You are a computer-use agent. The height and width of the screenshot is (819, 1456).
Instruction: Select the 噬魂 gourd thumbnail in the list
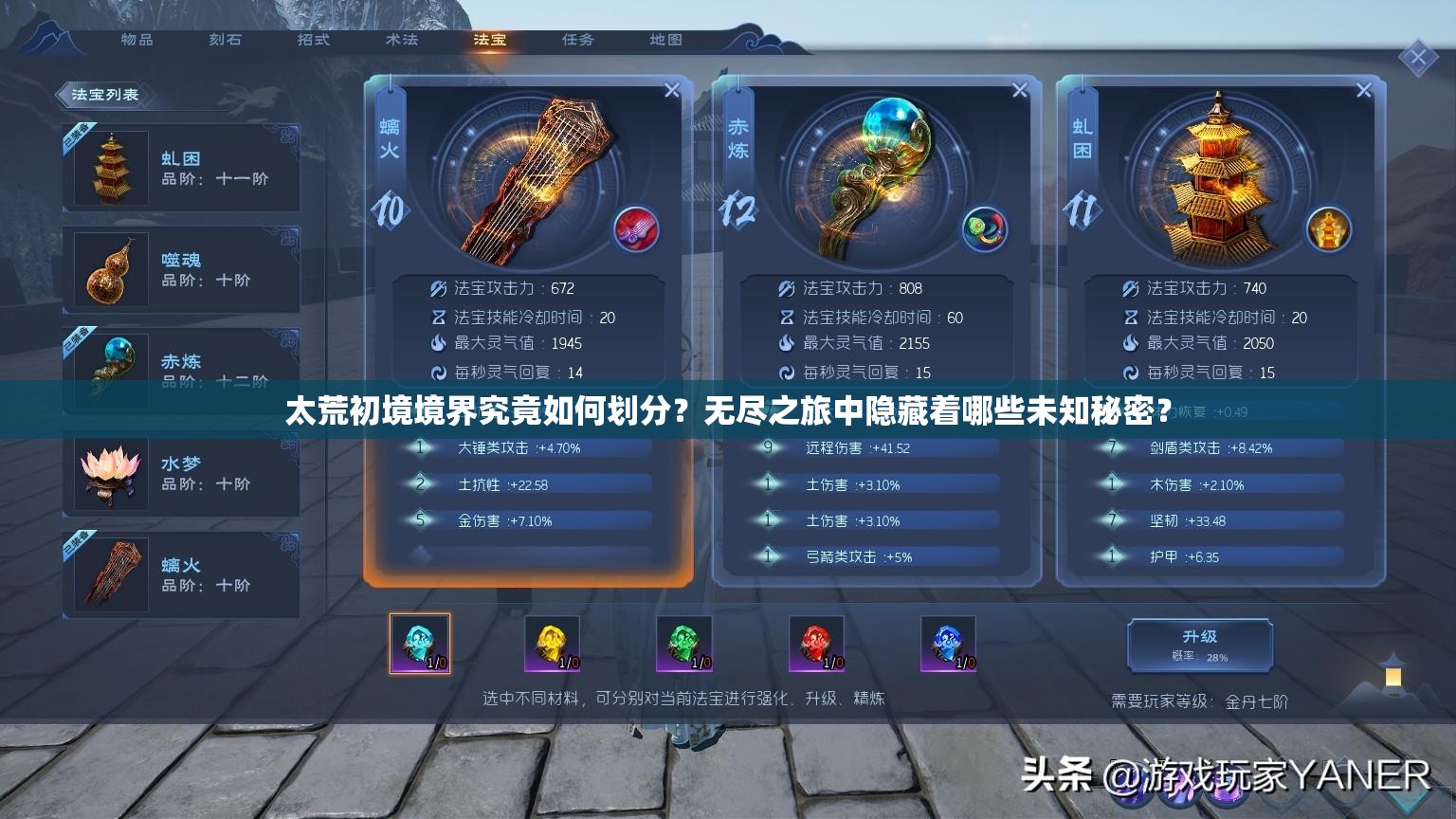coord(108,270)
